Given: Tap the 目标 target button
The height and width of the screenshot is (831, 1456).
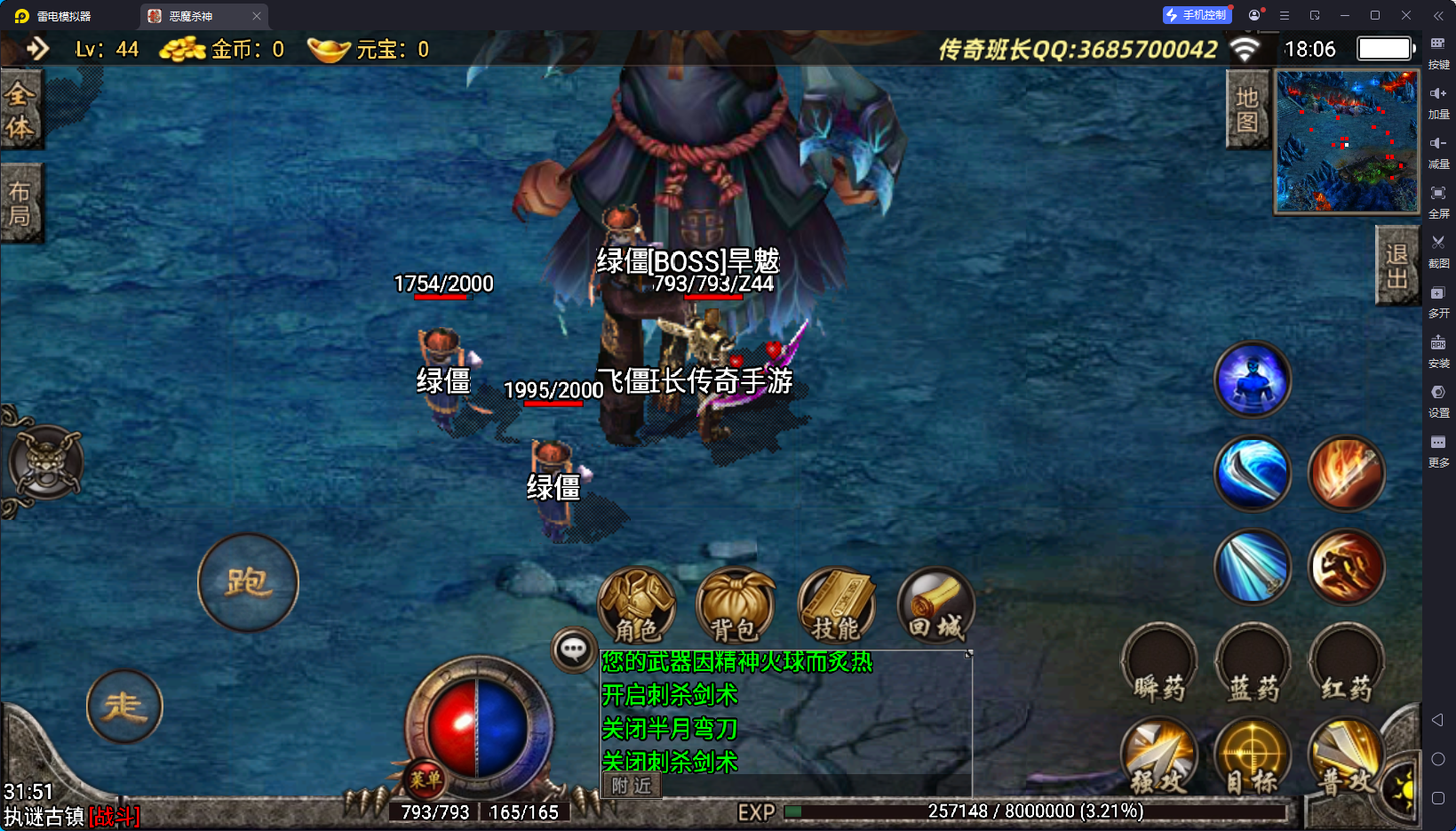Looking at the screenshot, I should [x=1253, y=757].
